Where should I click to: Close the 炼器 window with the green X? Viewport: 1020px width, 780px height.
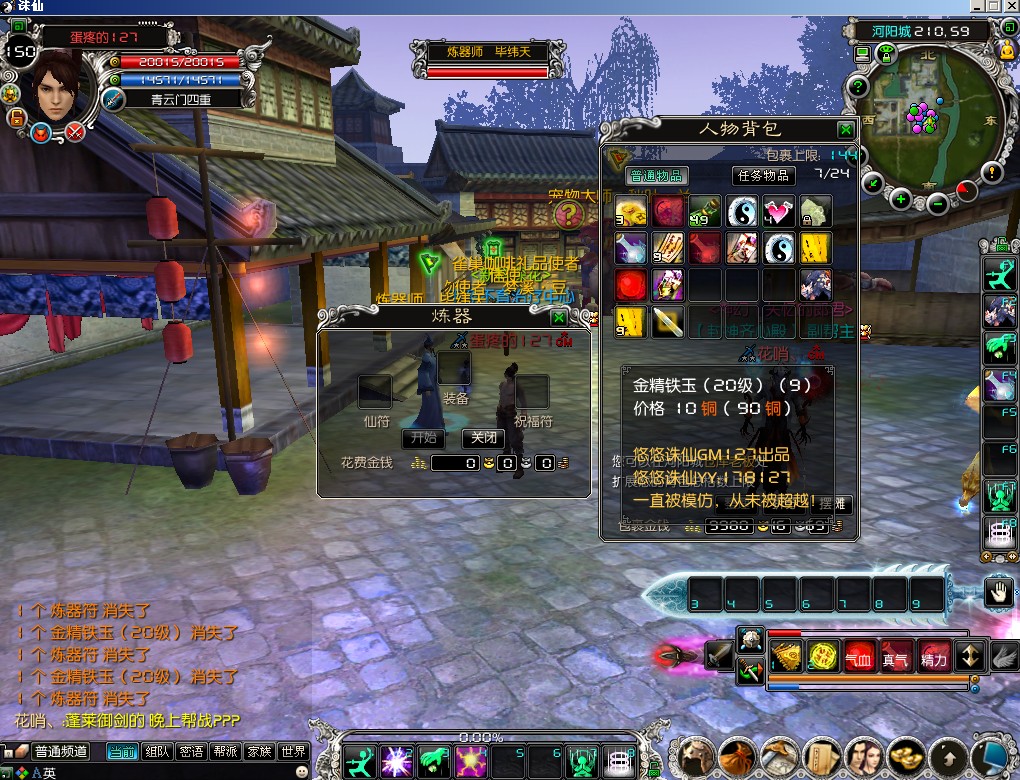[559, 317]
